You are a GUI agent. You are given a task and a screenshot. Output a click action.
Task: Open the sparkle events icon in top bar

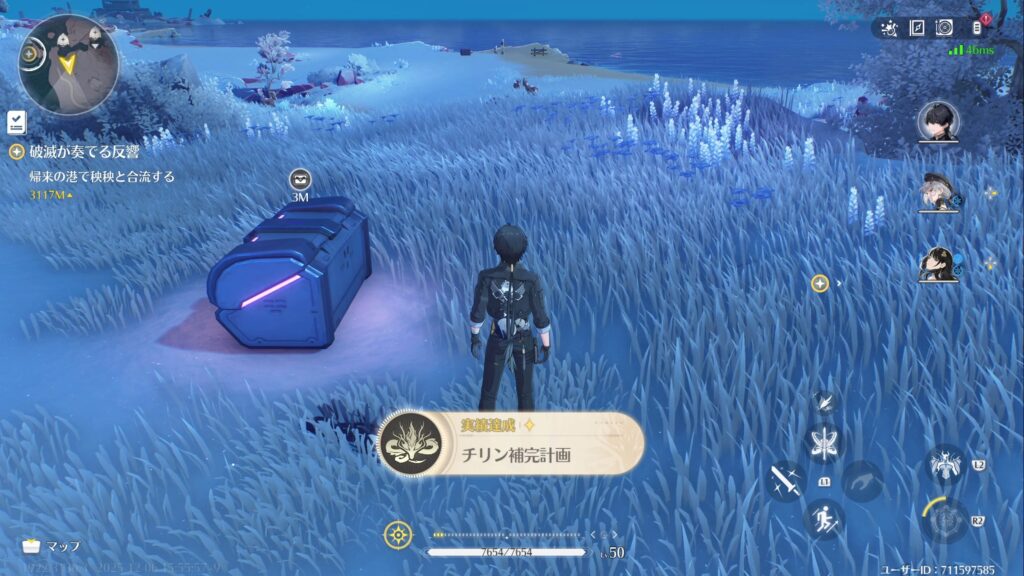[x=890, y=28]
